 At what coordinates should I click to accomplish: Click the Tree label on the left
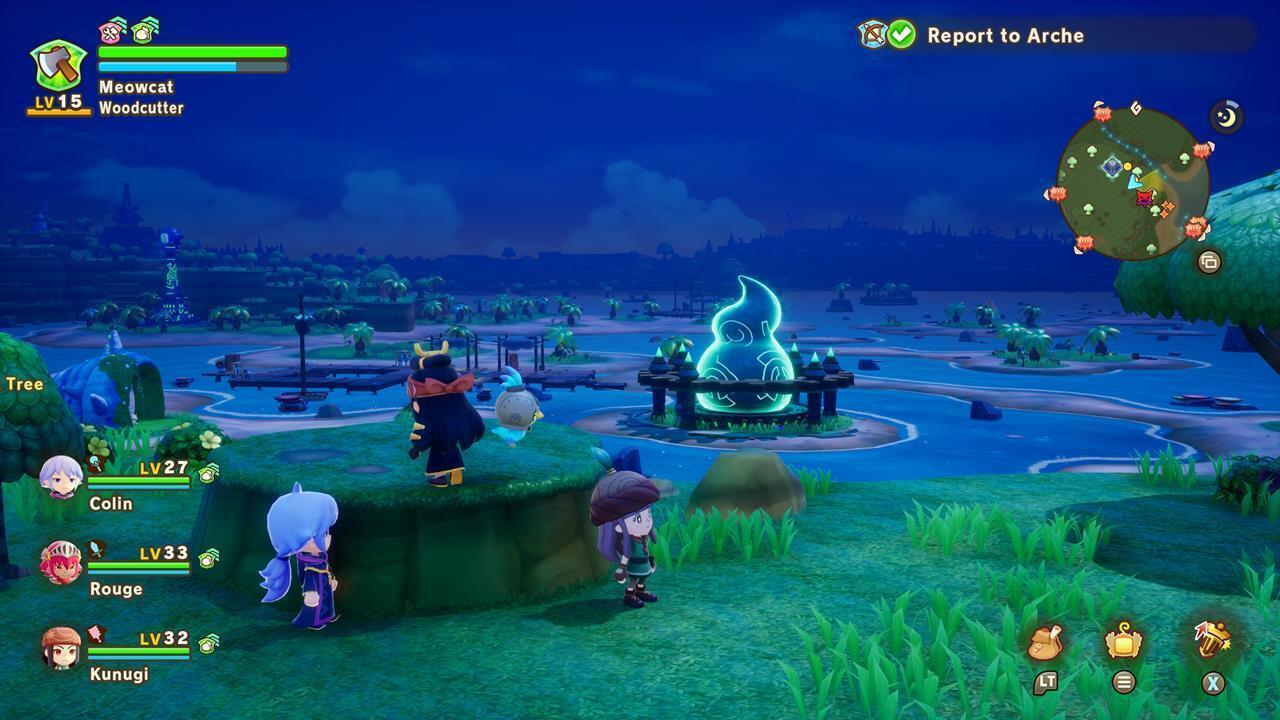24,382
